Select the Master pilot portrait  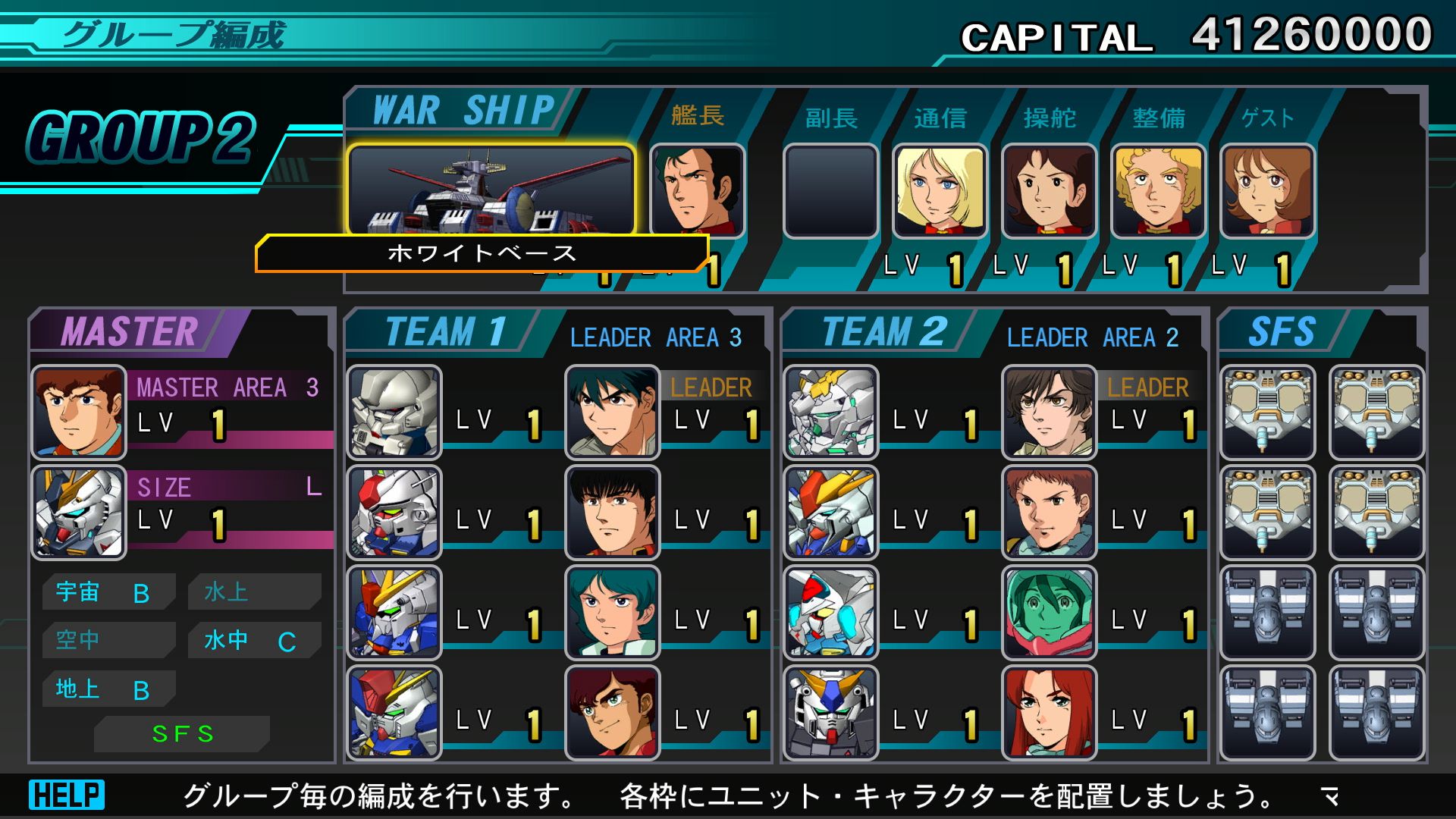(x=78, y=413)
